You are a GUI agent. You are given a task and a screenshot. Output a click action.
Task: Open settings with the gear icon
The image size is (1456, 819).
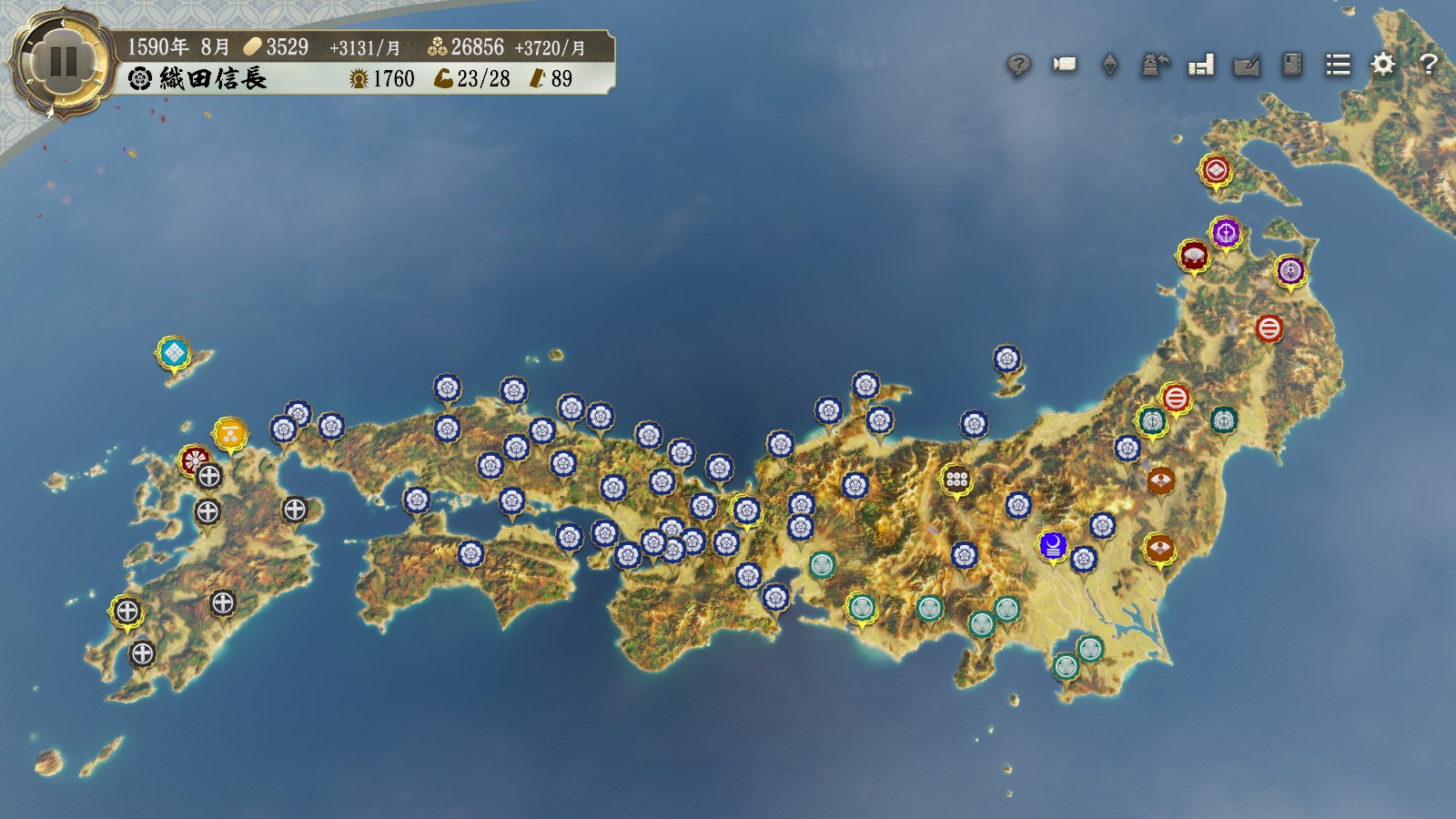click(1383, 65)
